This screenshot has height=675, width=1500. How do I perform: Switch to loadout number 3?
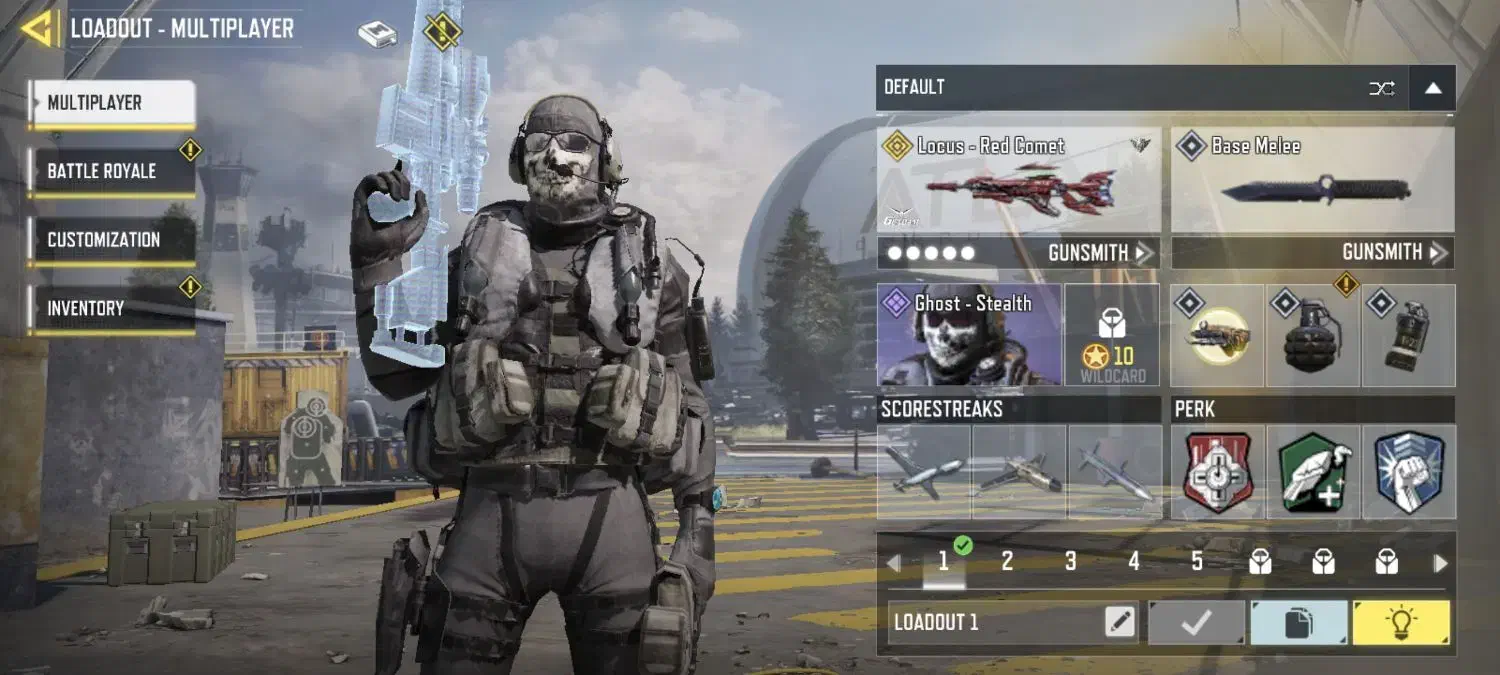(x=1070, y=562)
